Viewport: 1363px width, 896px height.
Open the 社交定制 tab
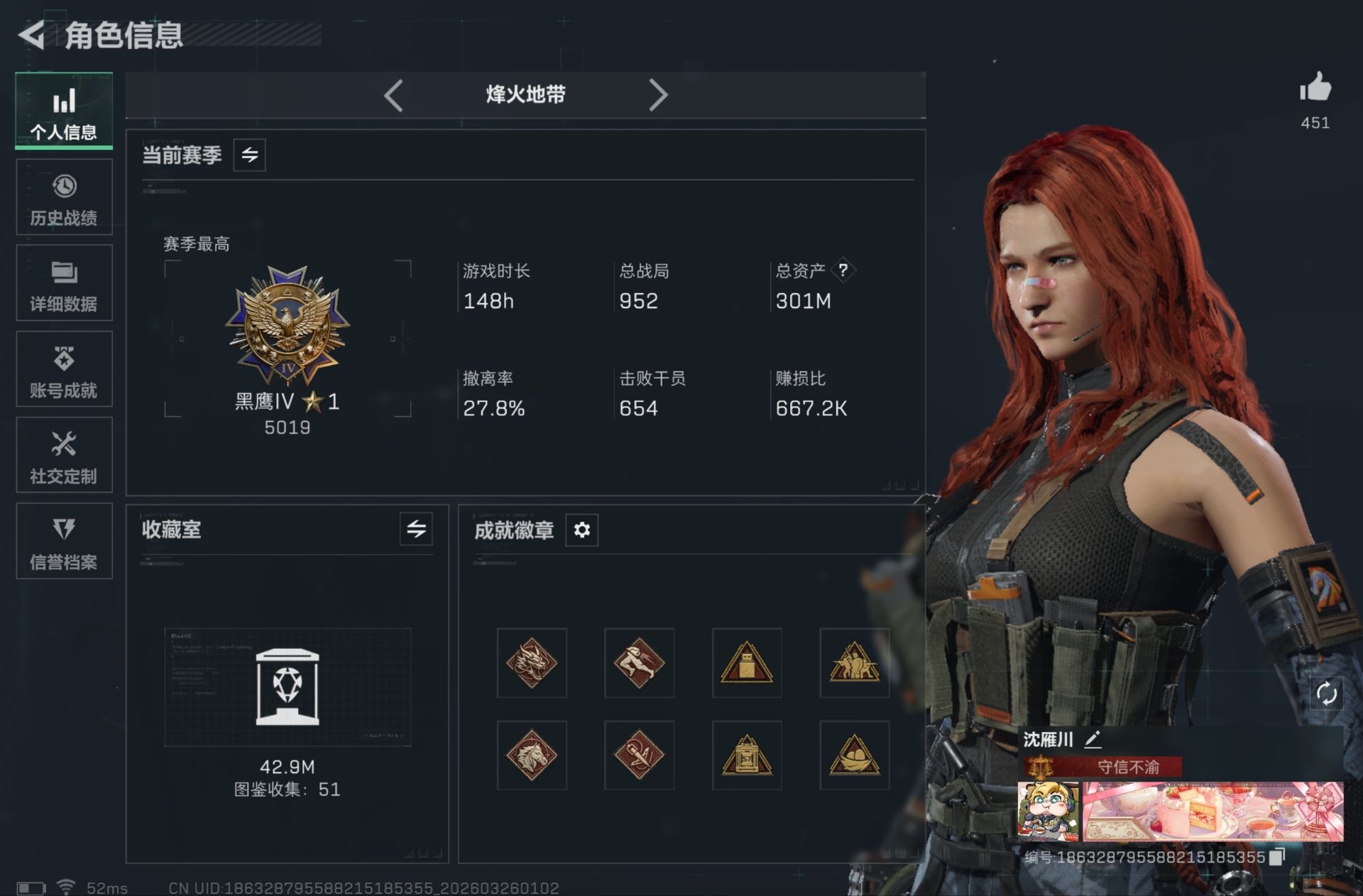pyautogui.click(x=64, y=455)
